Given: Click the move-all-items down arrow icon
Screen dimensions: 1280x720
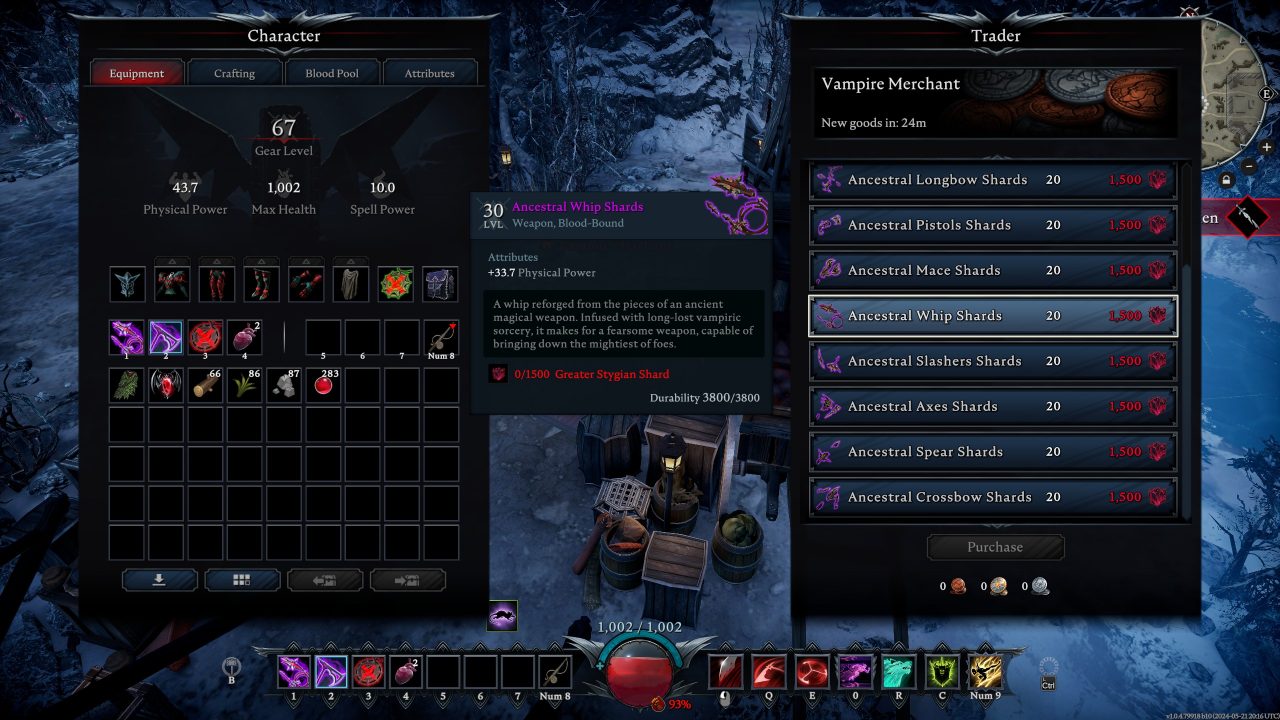Looking at the screenshot, I should pos(159,580).
